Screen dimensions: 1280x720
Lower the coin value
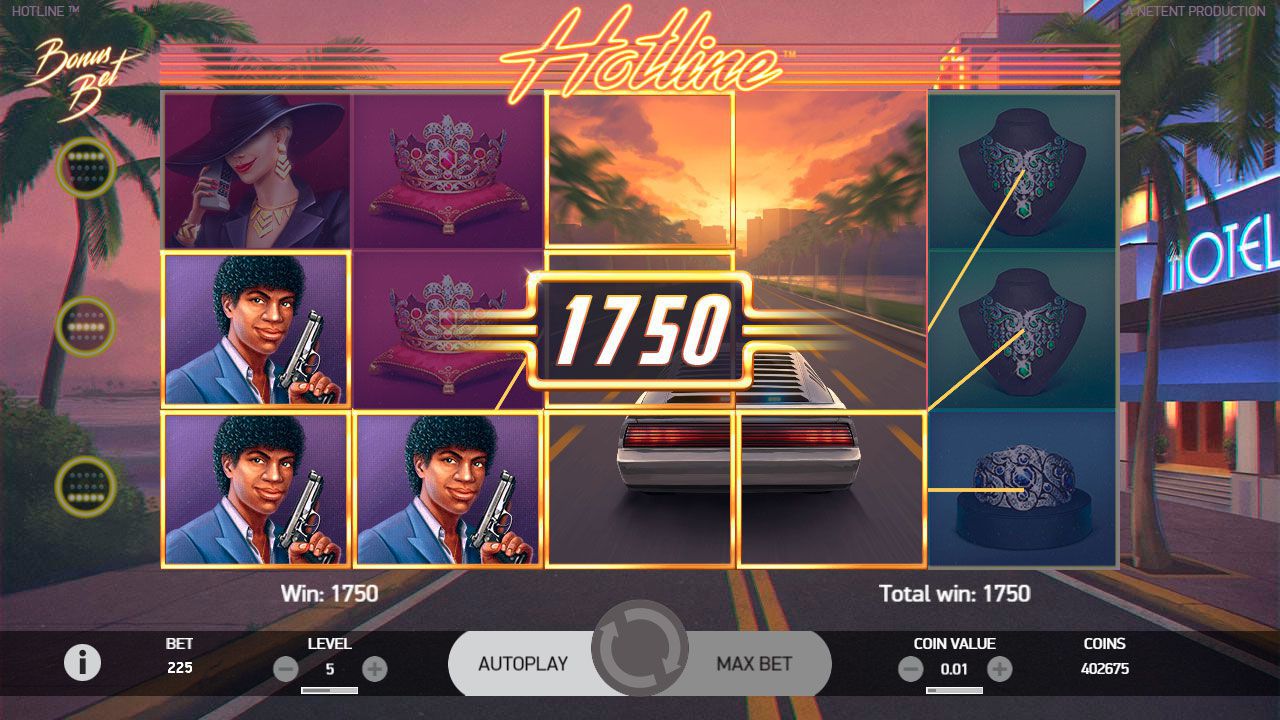click(910, 669)
